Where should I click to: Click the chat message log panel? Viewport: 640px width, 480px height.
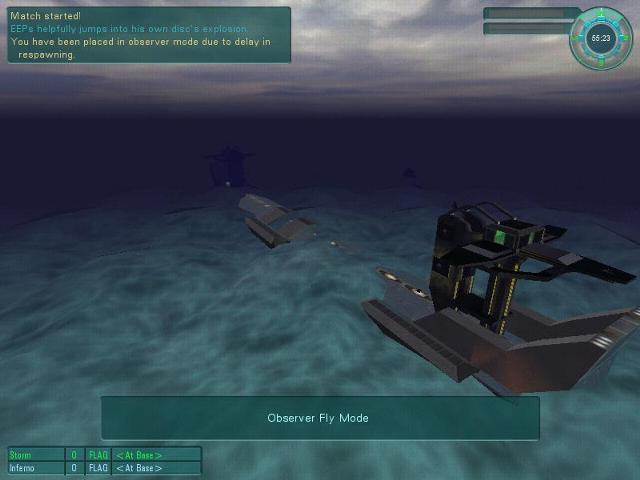[x=149, y=35]
